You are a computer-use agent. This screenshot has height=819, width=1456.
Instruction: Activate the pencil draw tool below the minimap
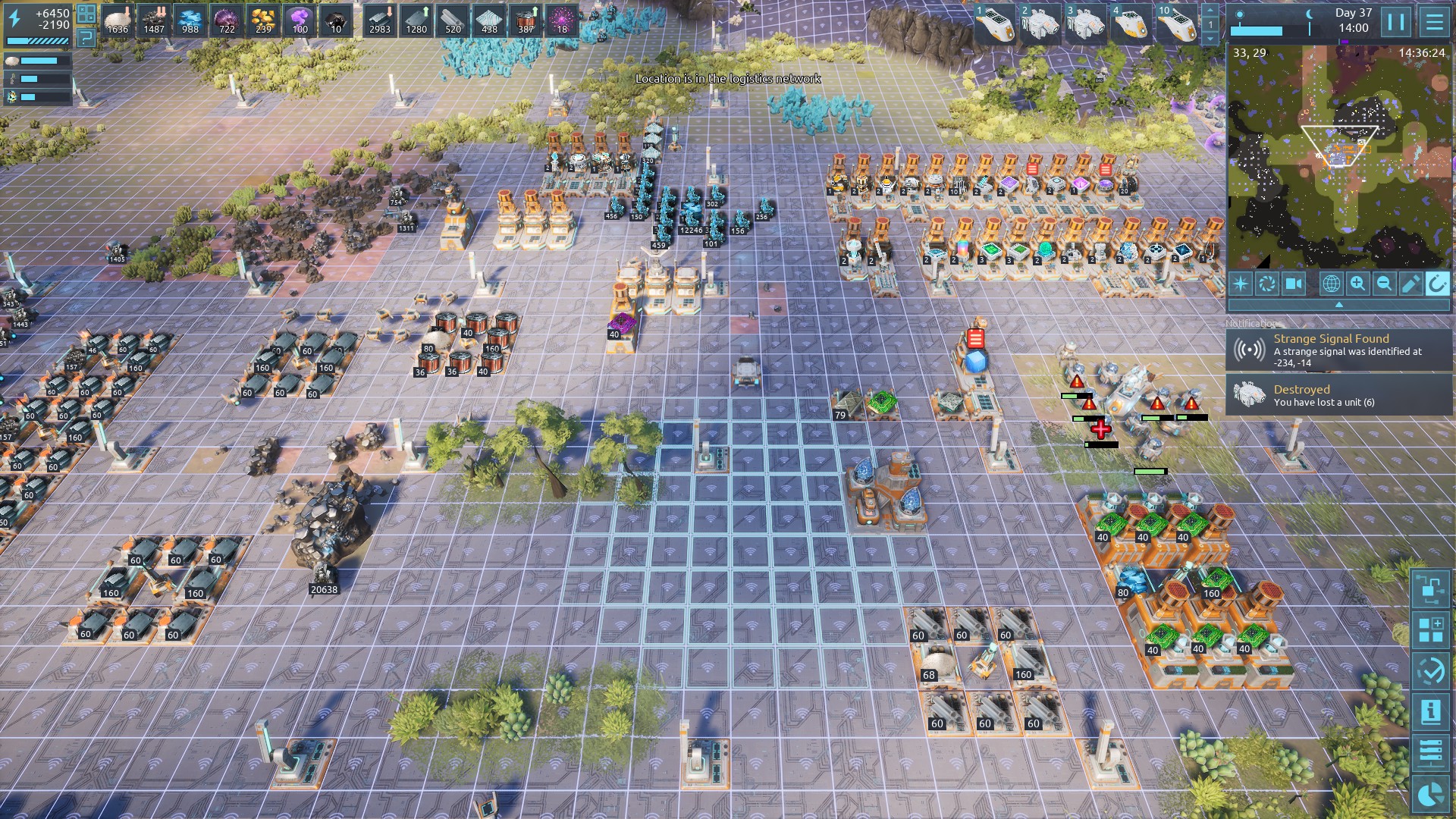1410,284
